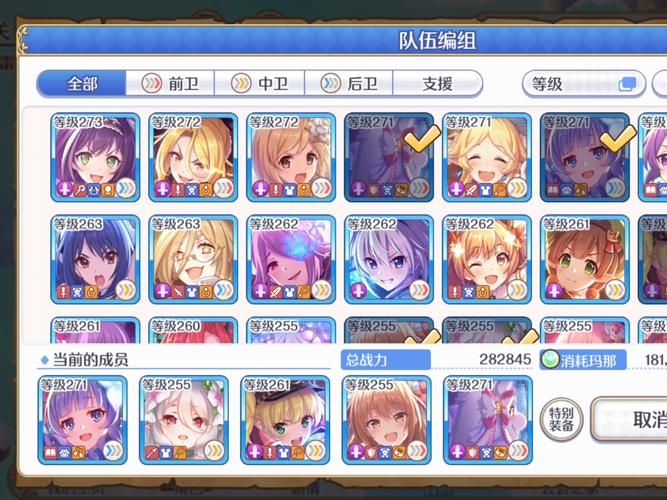Filter characters by 前卫

(x=172, y=84)
